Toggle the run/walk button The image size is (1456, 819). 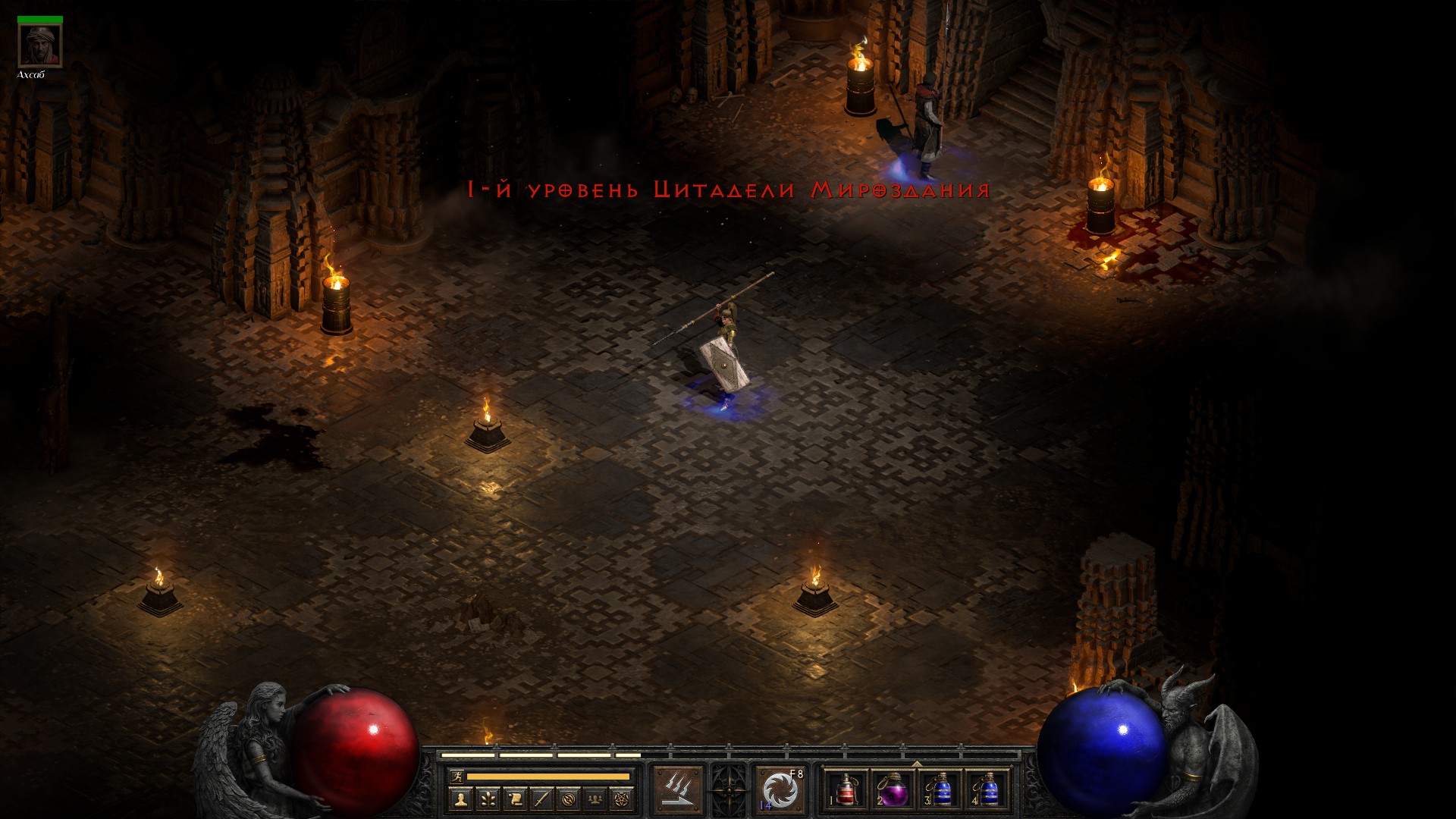457,776
